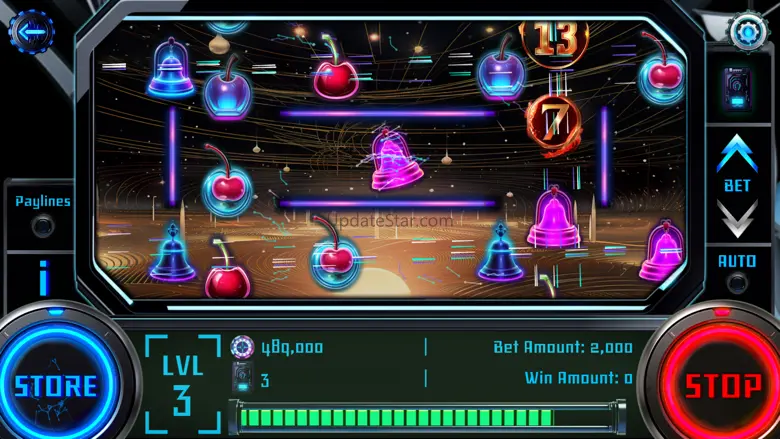Open settings via the gear icon
The image size is (780, 439).
pyautogui.click(x=747, y=31)
